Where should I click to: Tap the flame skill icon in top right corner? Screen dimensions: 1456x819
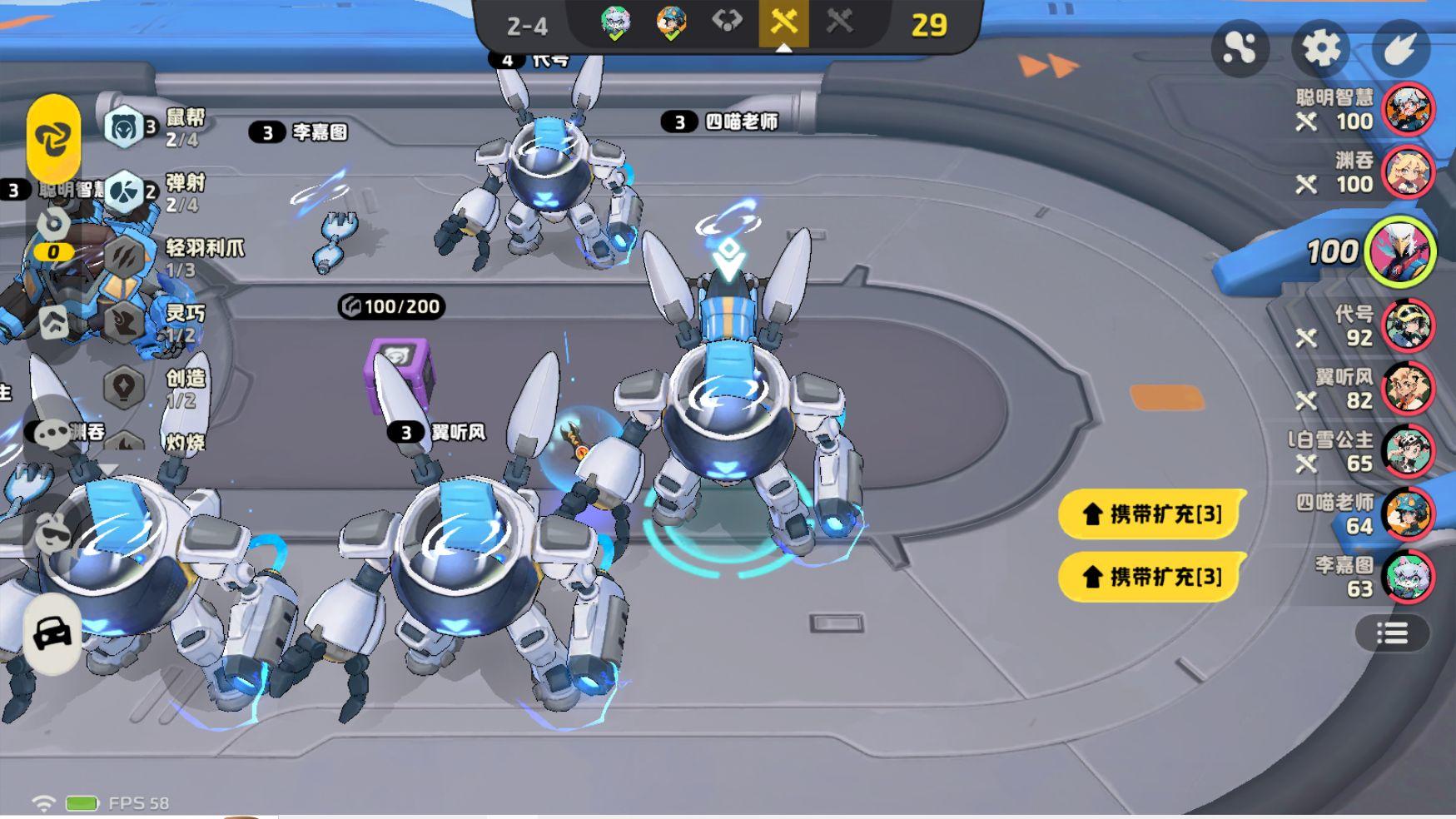1404,47
